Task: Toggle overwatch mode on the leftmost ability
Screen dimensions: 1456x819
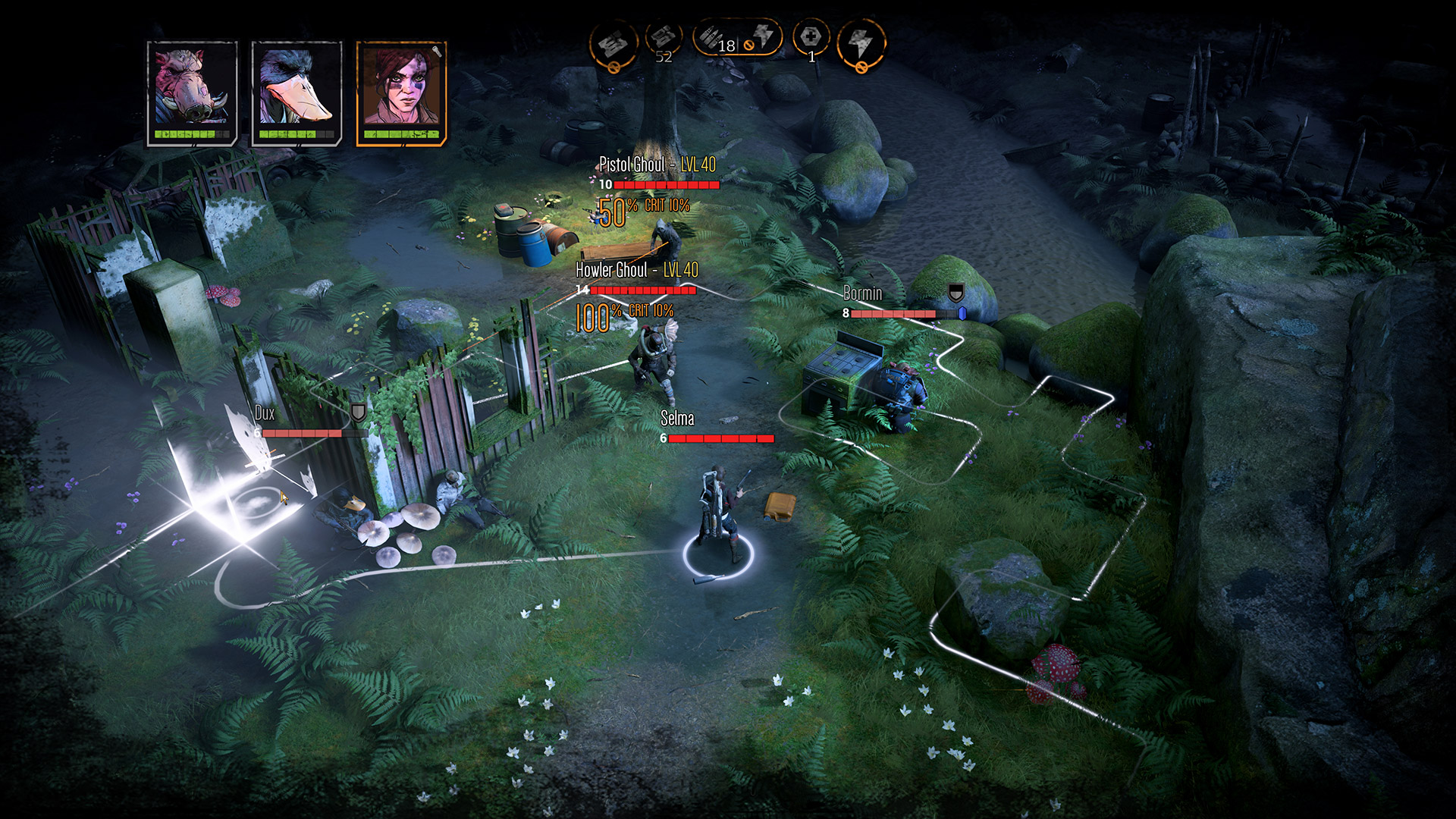Action: (x=614, y=42)
